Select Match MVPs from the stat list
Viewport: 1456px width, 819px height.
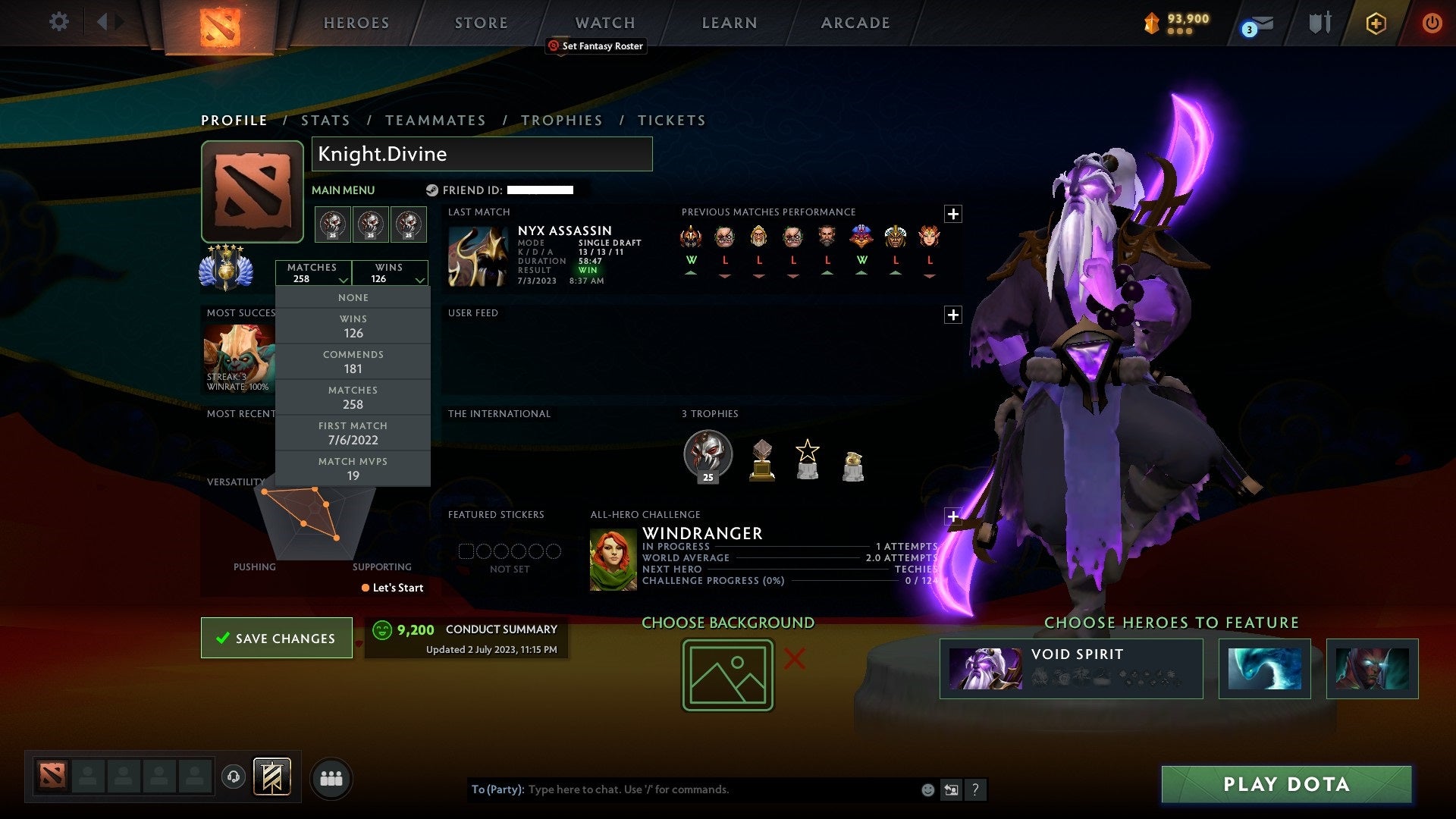coord(353,468)
